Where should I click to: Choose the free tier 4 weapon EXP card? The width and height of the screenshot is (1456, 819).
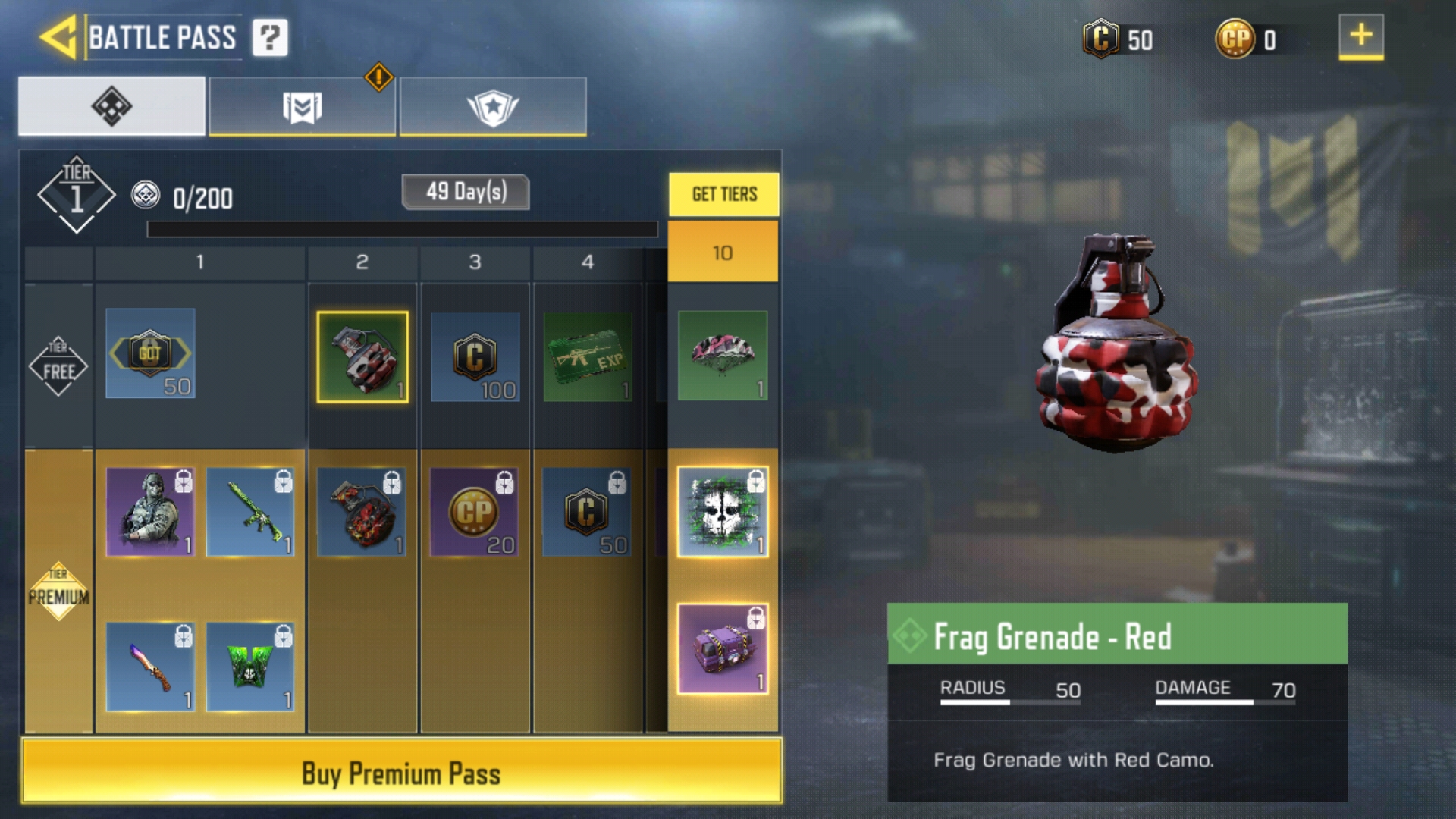point(587,356)
